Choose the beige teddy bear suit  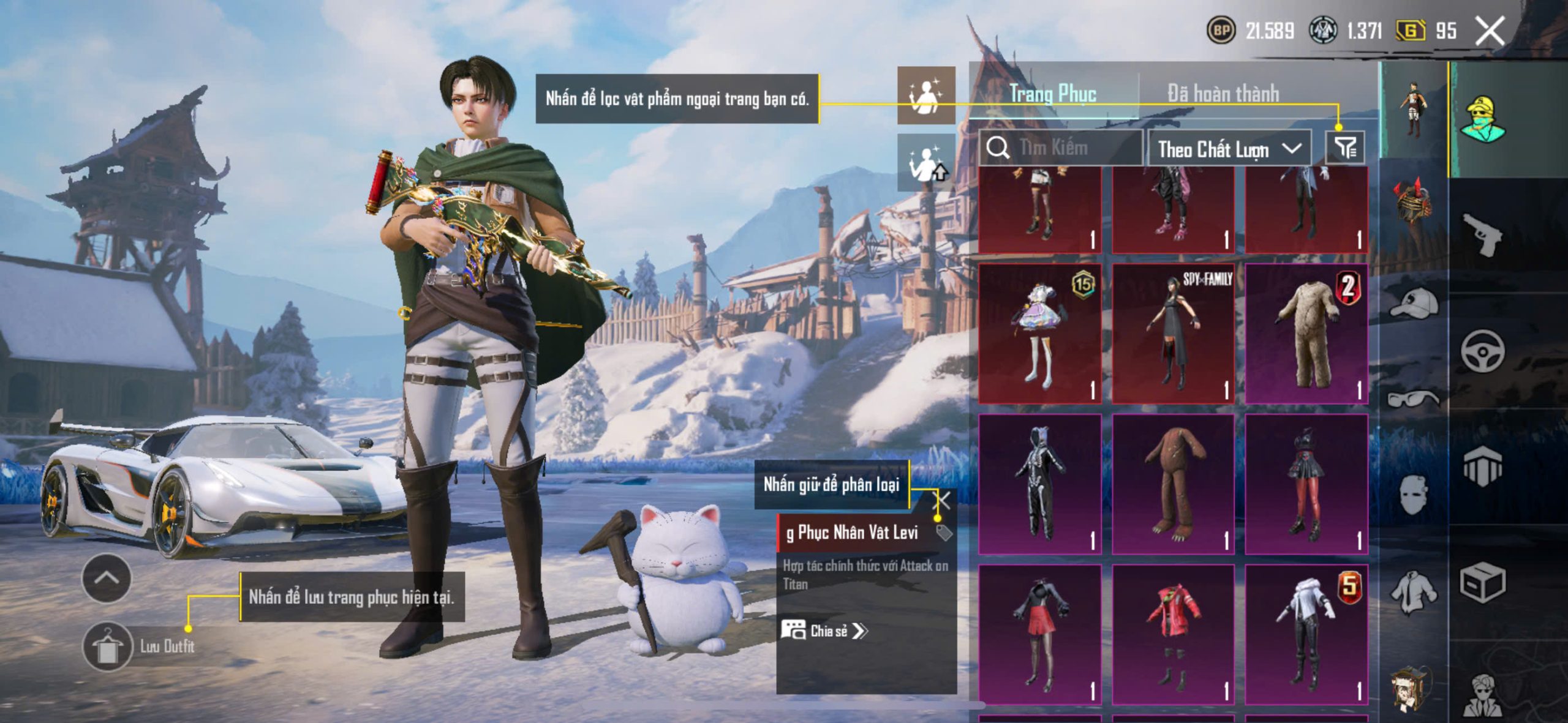[1306, 334]
